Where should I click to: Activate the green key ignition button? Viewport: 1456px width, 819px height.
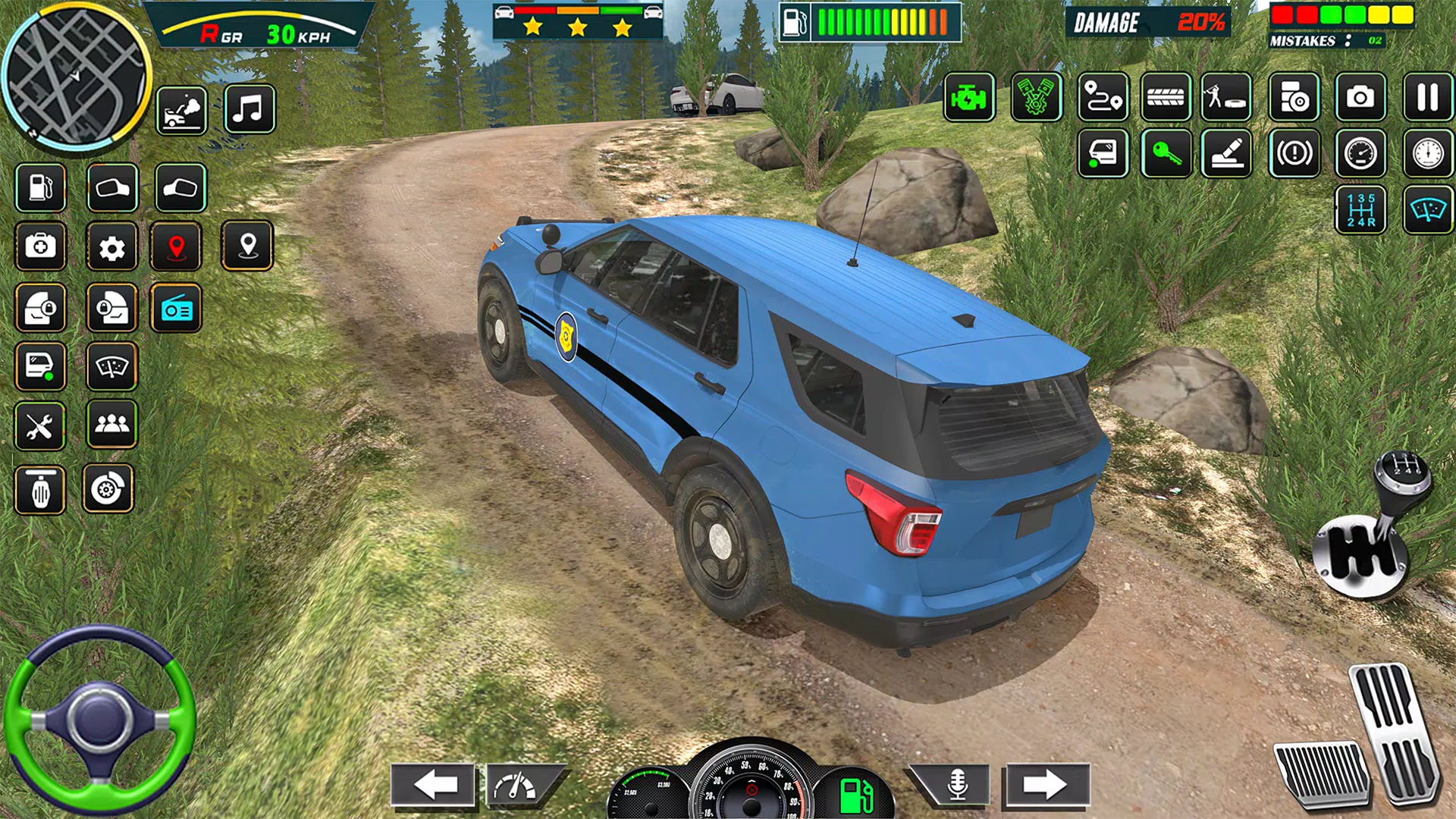1166,154
